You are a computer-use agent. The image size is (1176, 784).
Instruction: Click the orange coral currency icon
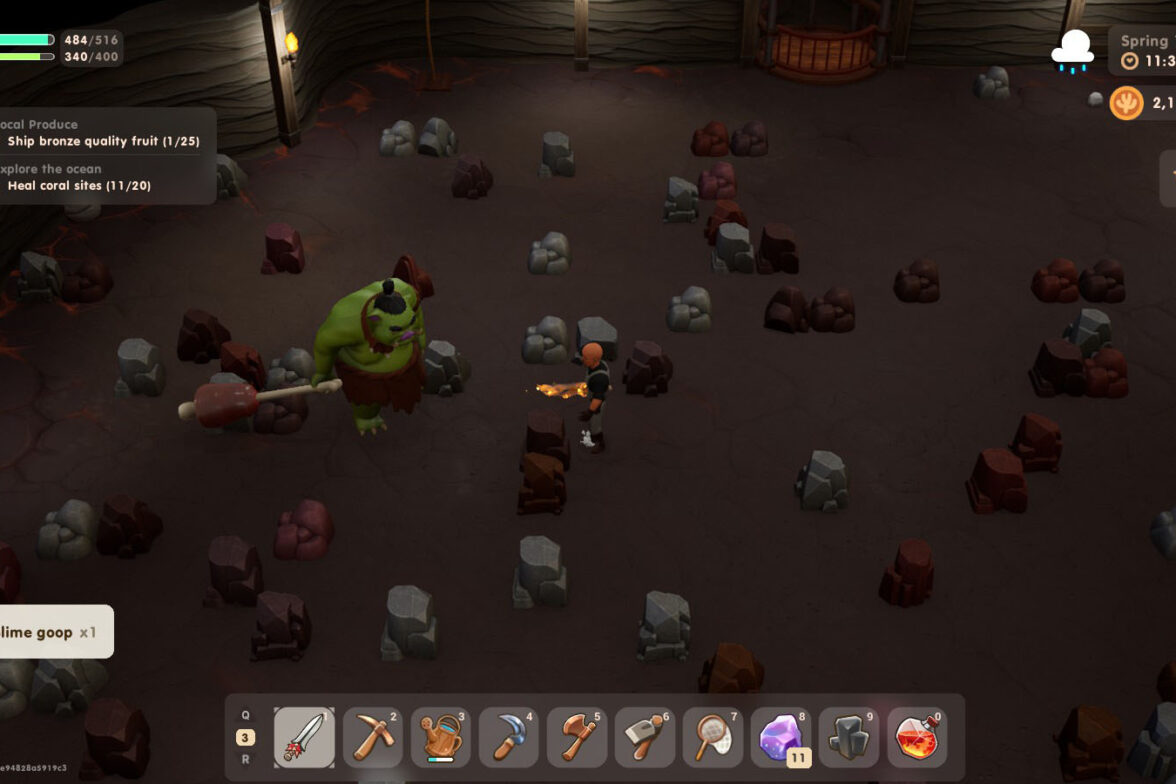pos(1126,102)
